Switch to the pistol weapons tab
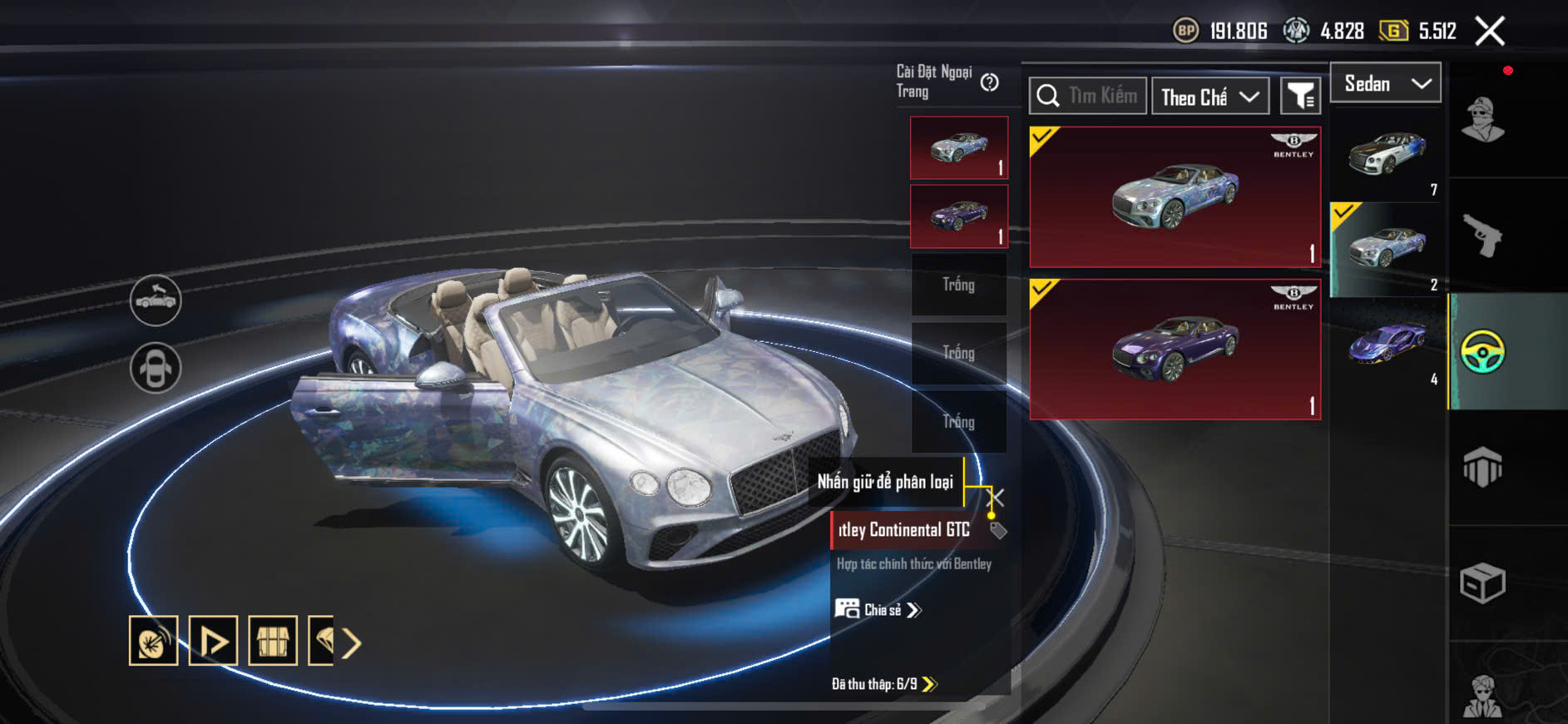Viewport: 1568px width, 724px height. [1483, 236]
